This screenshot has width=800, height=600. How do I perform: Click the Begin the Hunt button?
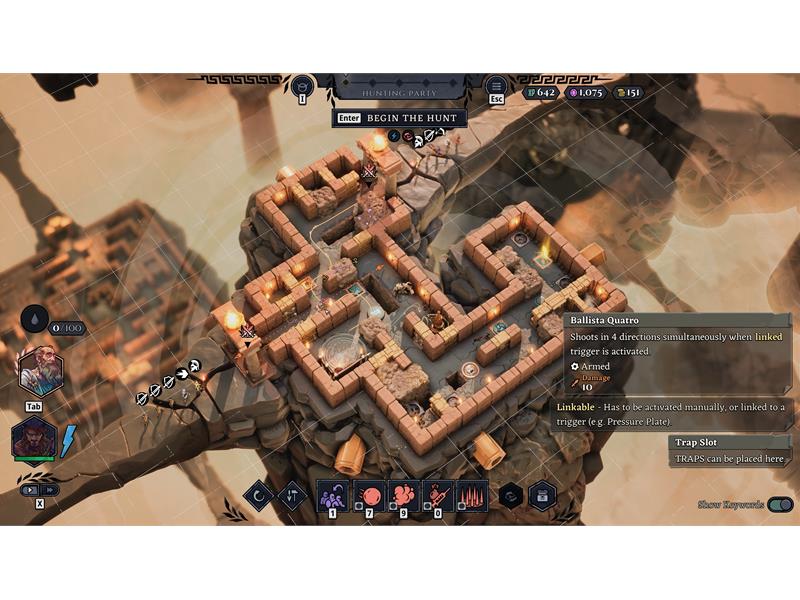[x=397, y=118]
